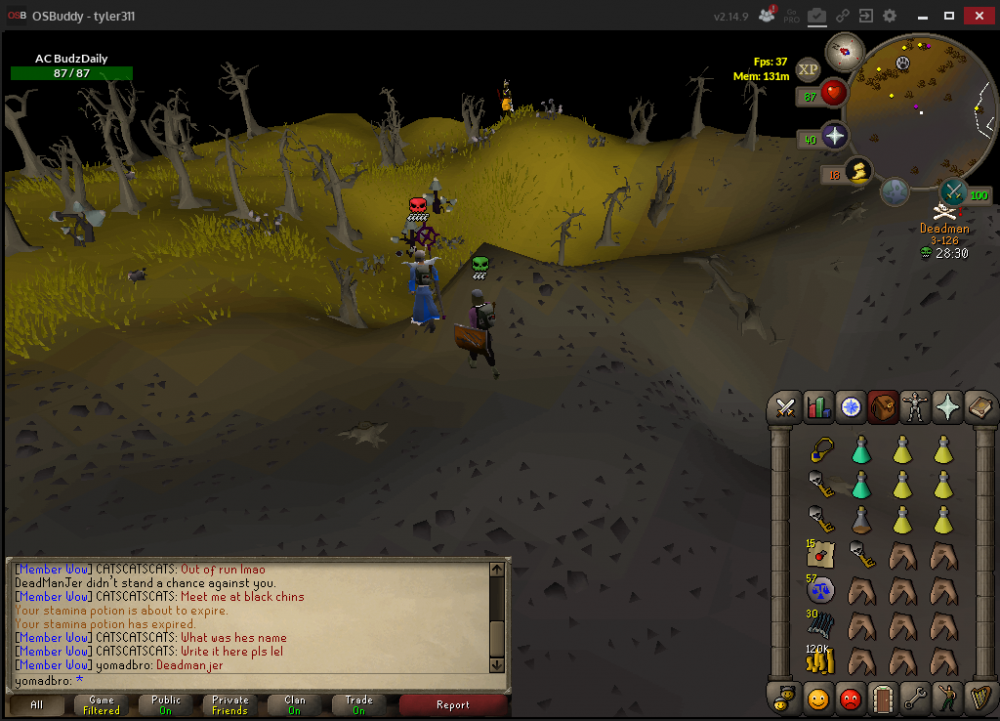Open the wrench Options tab
1000x721 pixels.
coord(915,696)
